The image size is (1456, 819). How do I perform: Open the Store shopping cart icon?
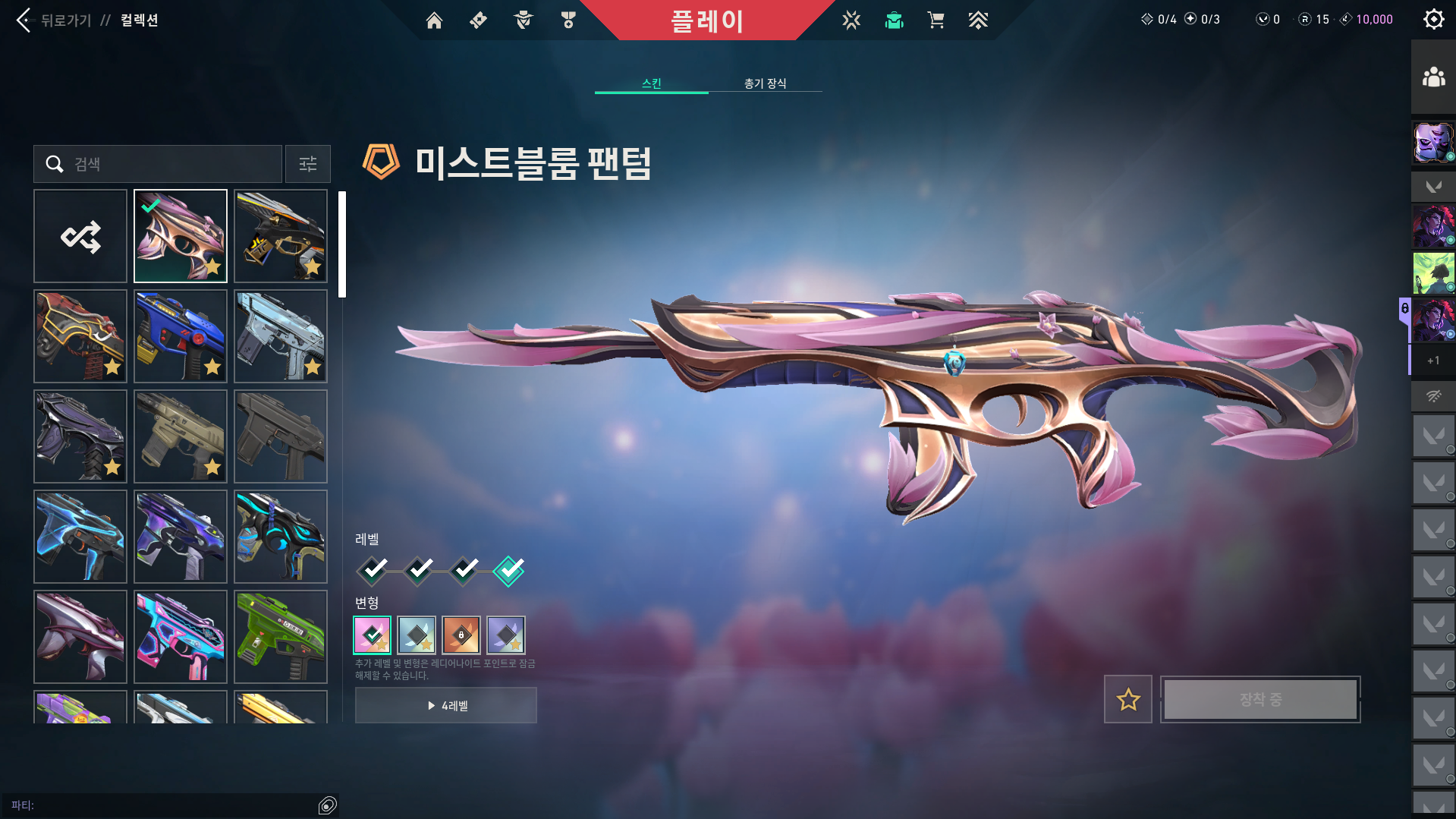pyautogui.click(x=936, y=20)
